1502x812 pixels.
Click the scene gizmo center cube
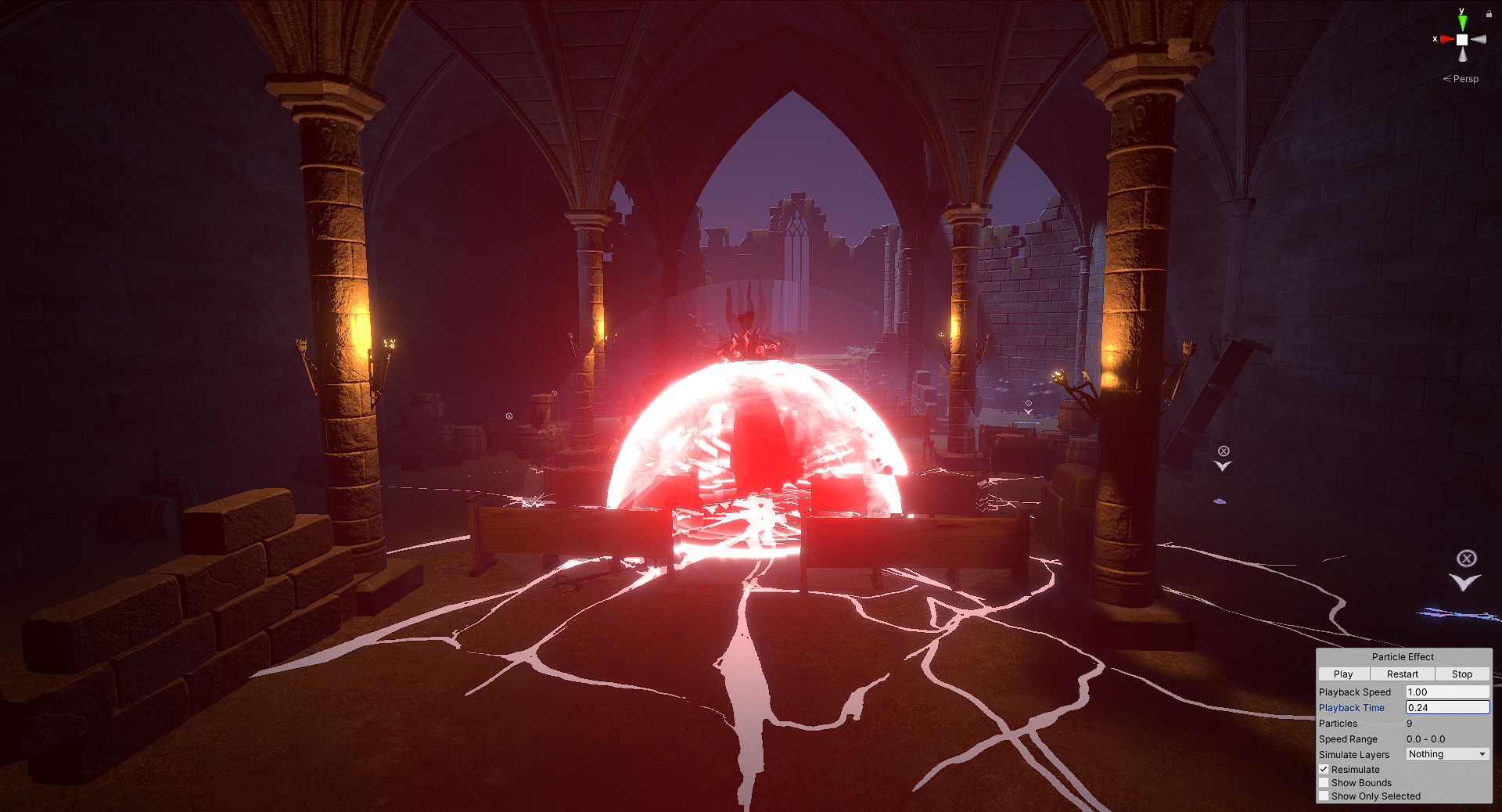(x=1462, y=39)
